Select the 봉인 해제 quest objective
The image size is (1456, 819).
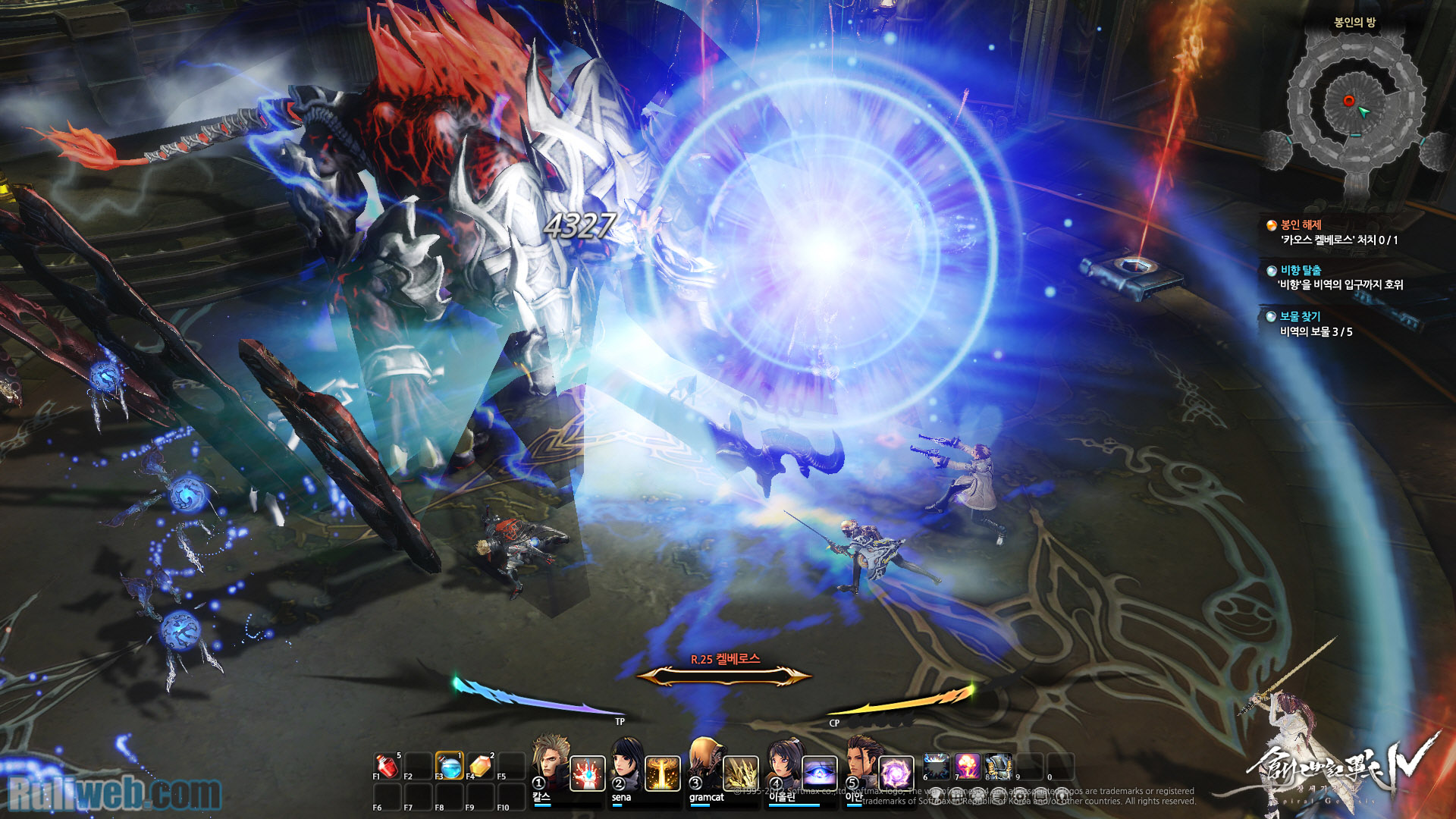pos(1301,225)
